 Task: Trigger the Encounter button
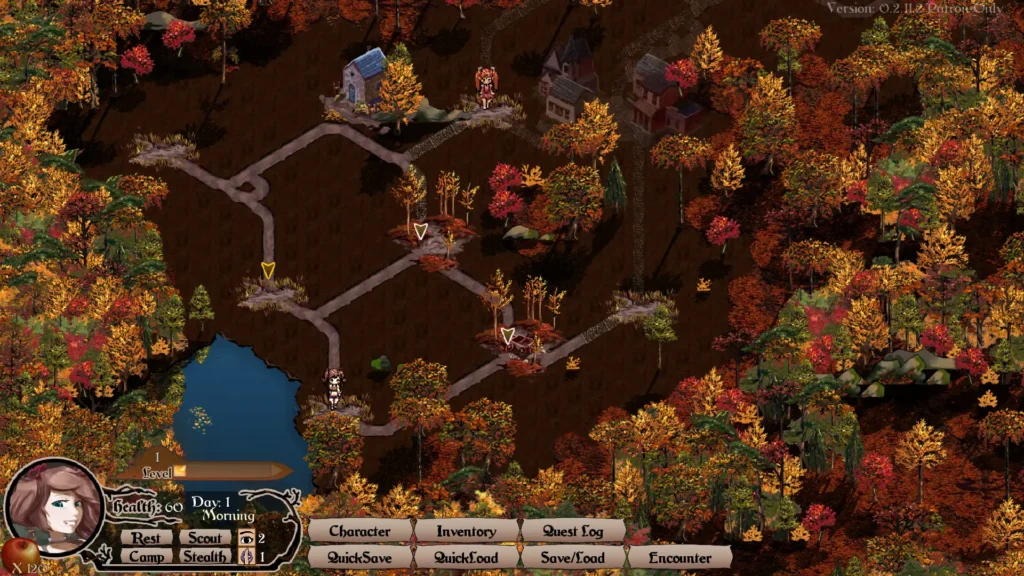click(x=680, y=557)
